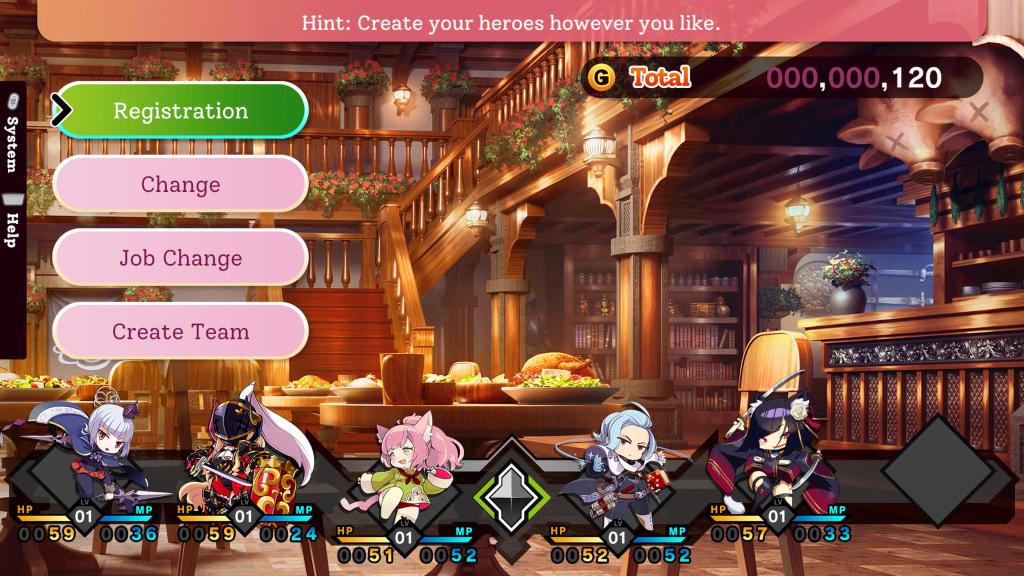Select the Registration menu option
This screenshot has width=1024, height=576.
point(180,110)
